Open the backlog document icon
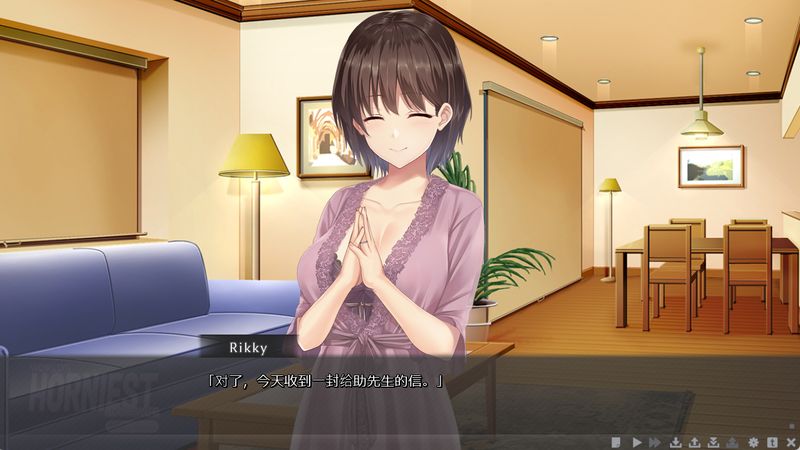Screen dimensions: 800x450 tap(617, 441)
